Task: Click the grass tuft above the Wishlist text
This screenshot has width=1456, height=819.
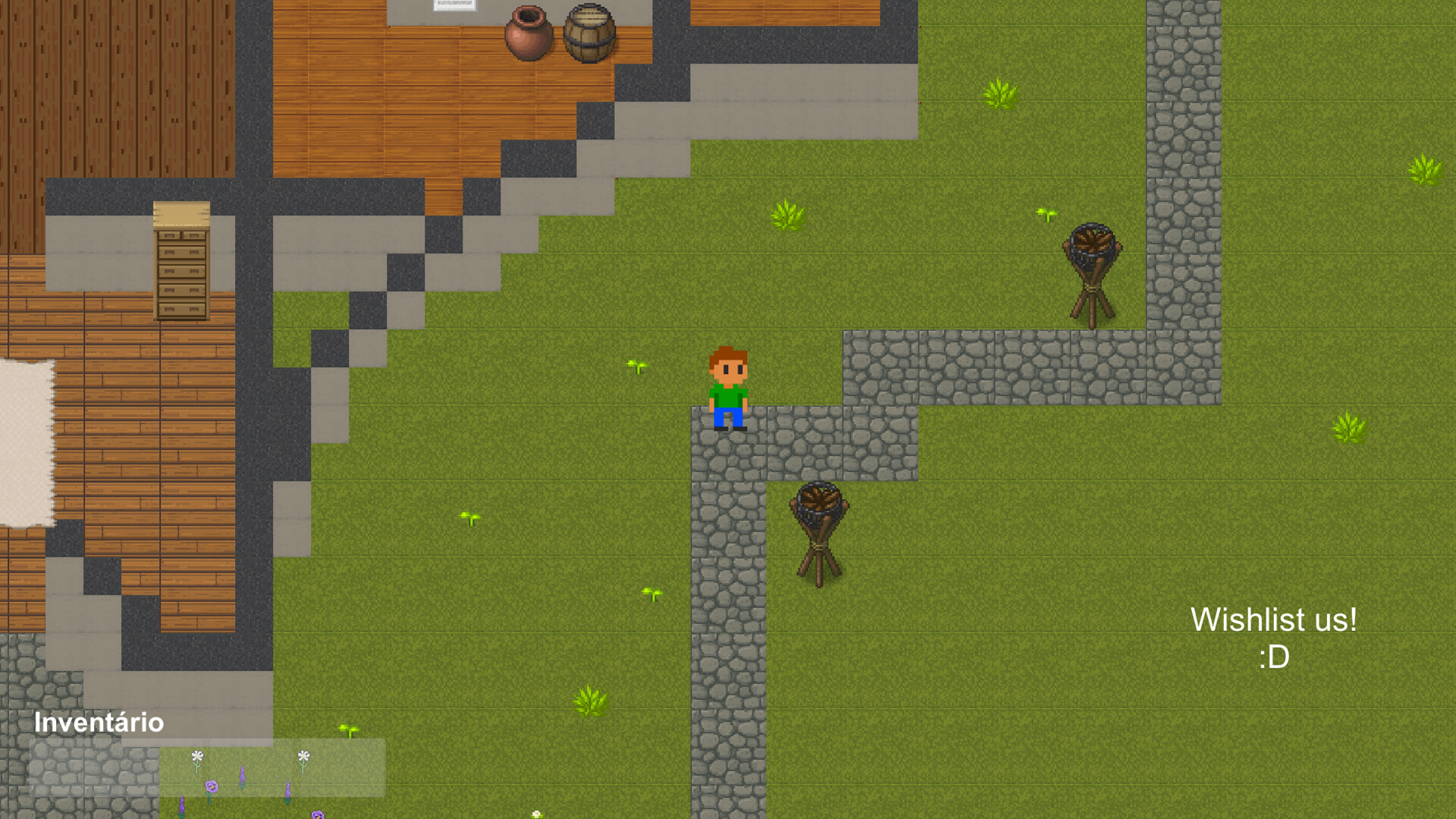Action: pos(1350,428)
